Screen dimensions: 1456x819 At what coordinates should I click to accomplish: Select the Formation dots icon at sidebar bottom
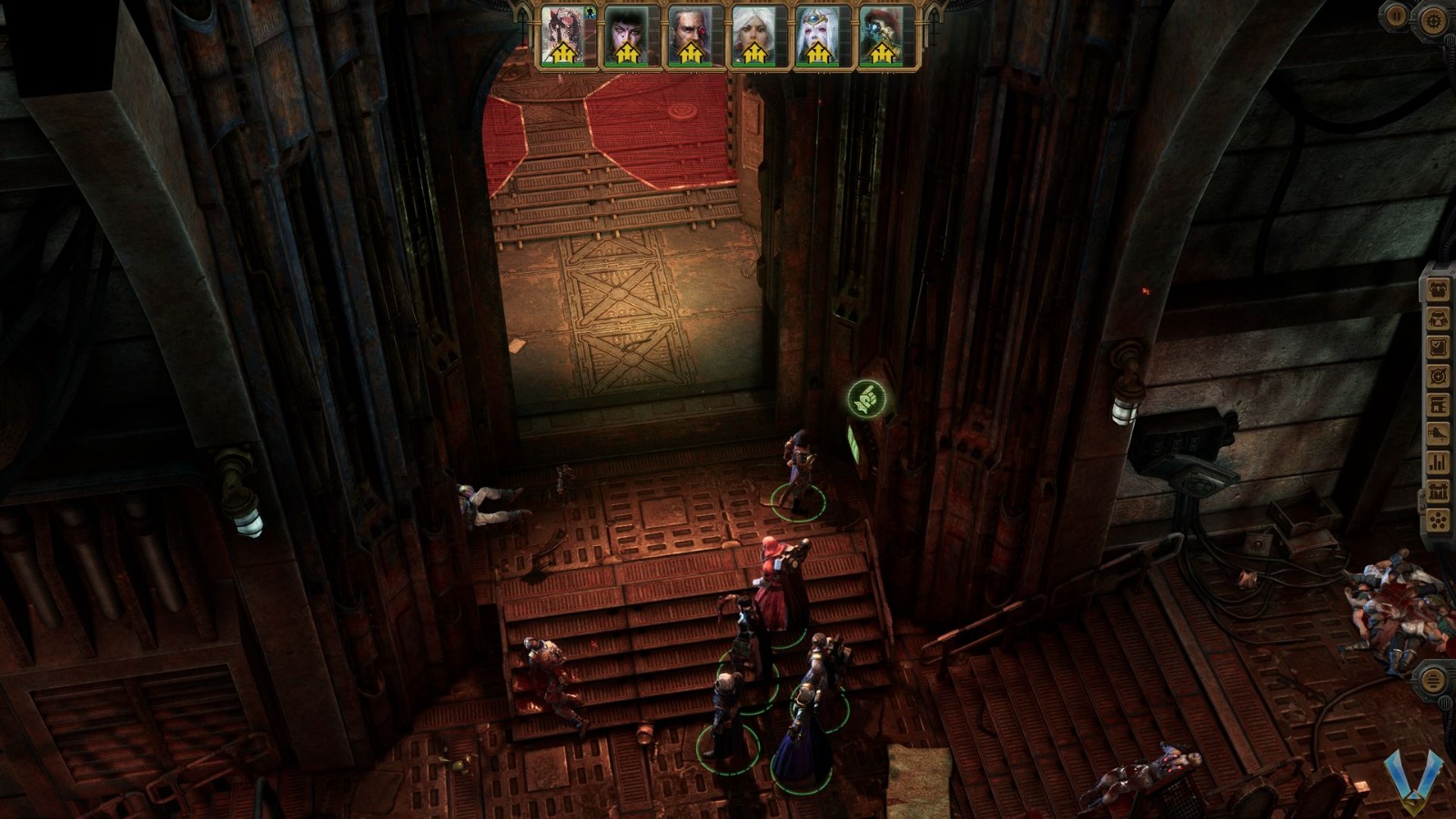pos(1438,519)
